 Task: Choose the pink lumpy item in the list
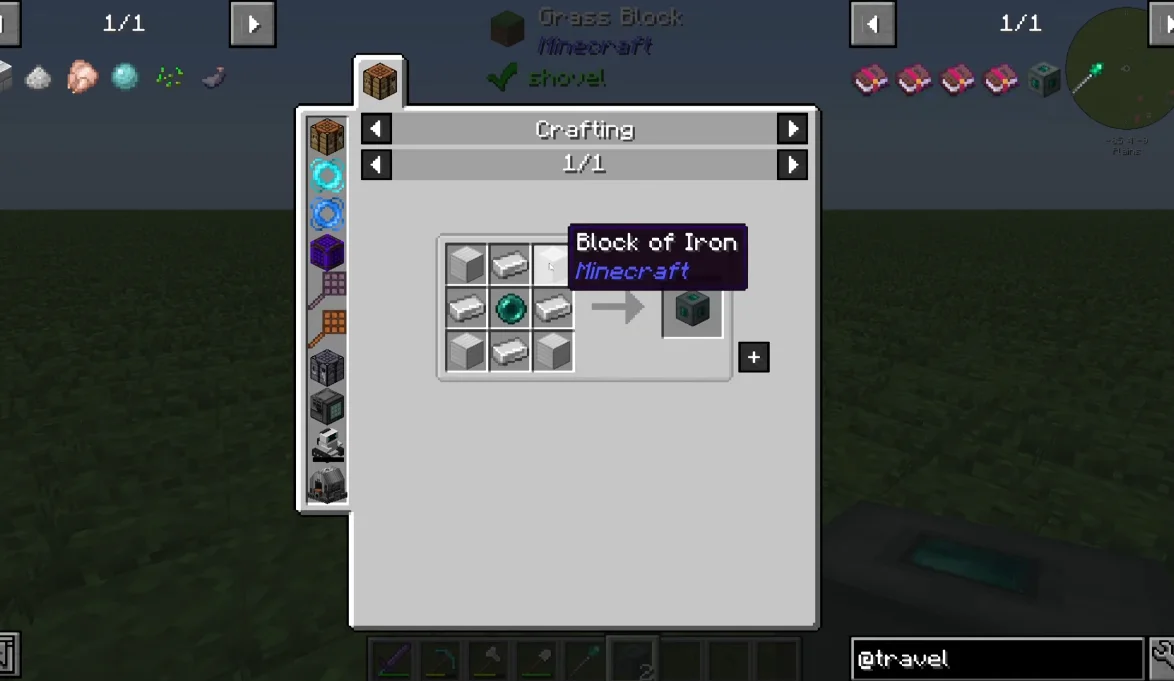pyautogui.click(x=81, y=77)
